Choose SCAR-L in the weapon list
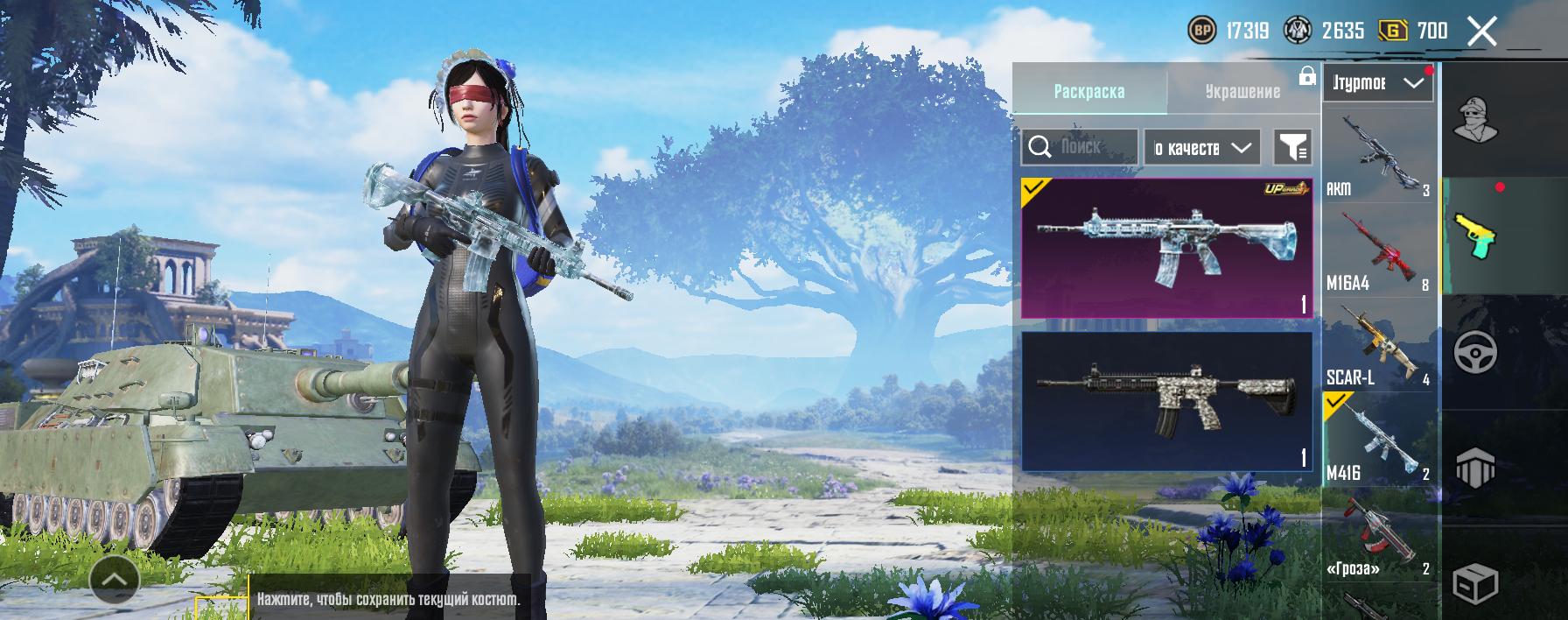Screen dimensions: 1568x620 [1377, 347]
